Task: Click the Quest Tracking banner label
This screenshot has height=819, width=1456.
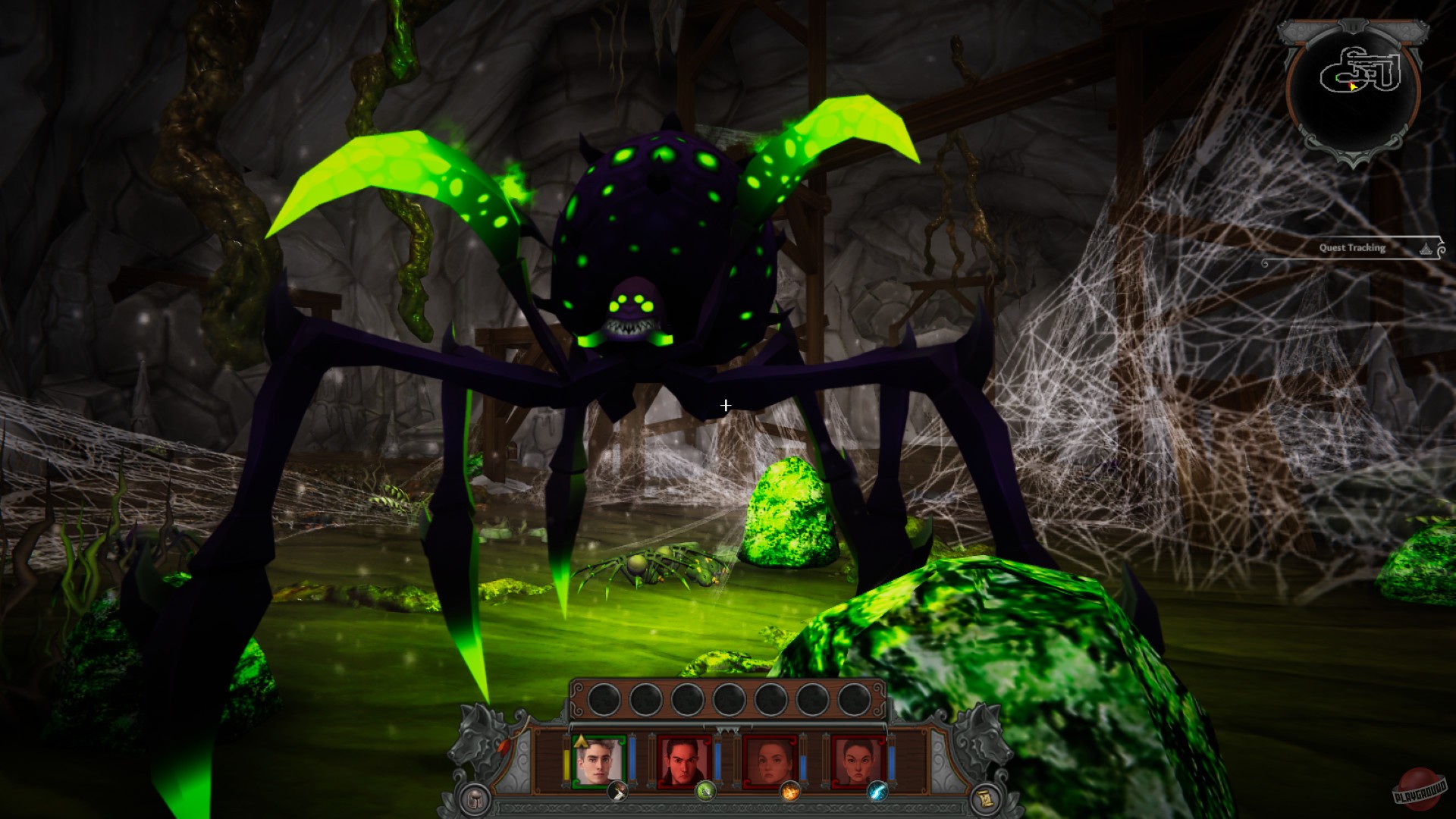Action: tap(1353, 248)
